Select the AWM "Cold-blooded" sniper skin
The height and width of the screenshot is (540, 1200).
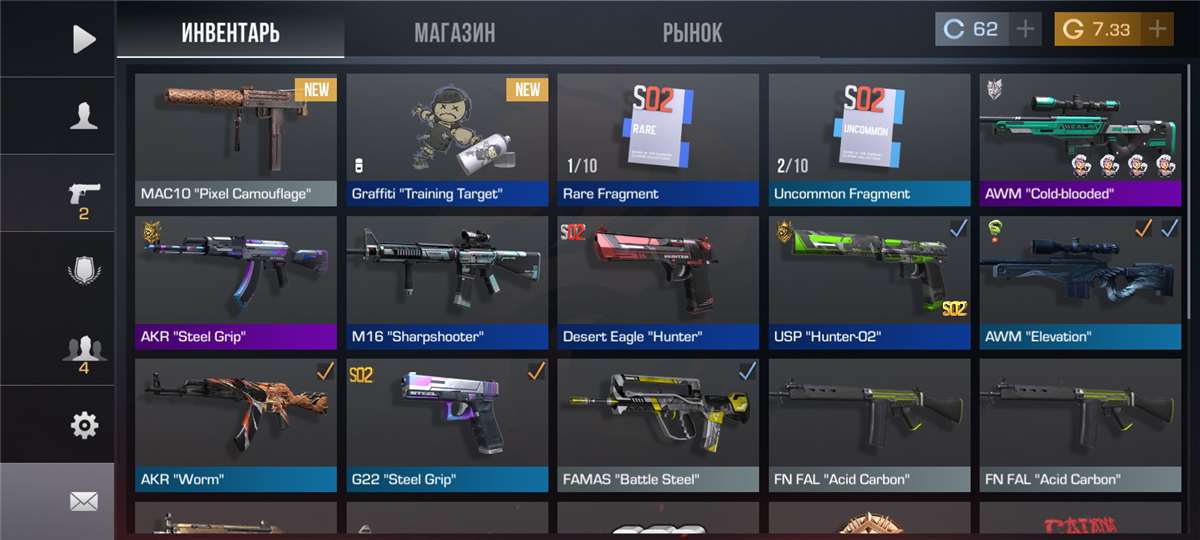1080,139
